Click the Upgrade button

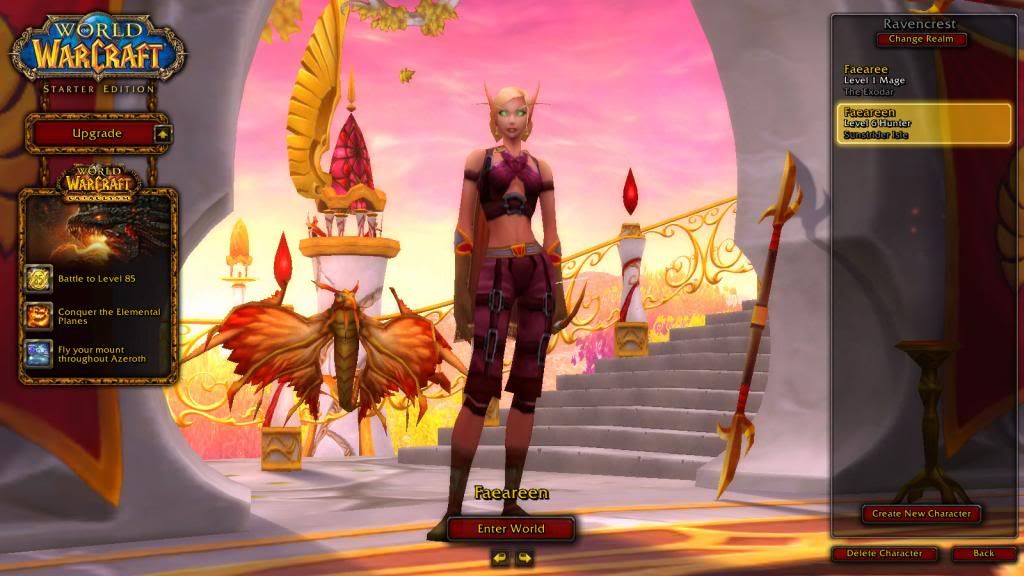pyautogui.click(x=97, y=133)
